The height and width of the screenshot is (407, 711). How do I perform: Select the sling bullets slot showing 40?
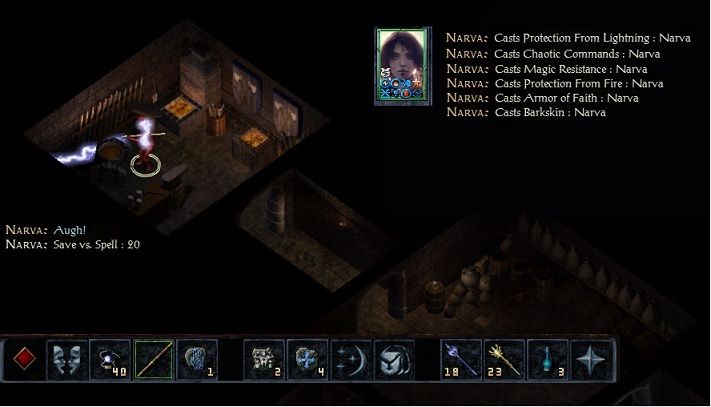click(x=111, y=360)
